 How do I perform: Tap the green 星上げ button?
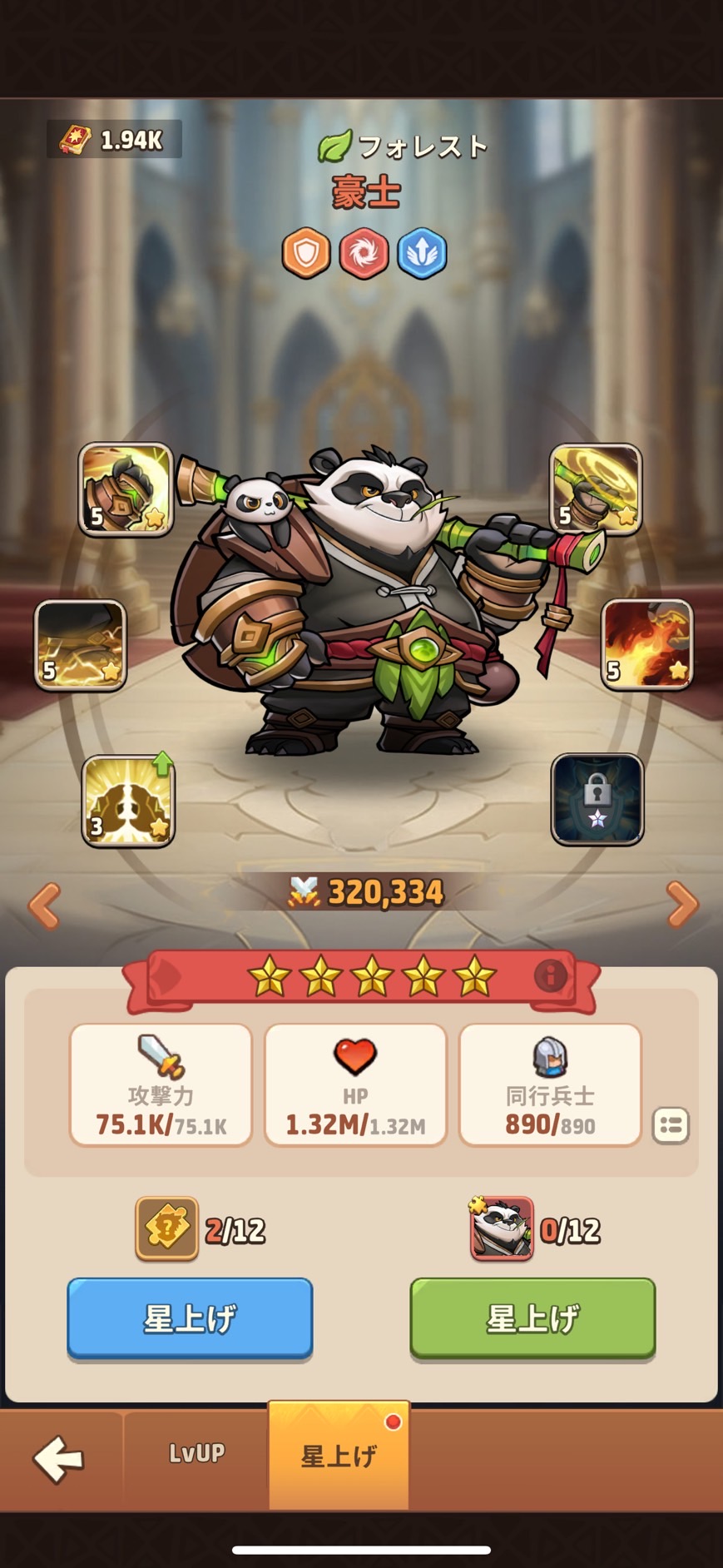[532, 1317]
